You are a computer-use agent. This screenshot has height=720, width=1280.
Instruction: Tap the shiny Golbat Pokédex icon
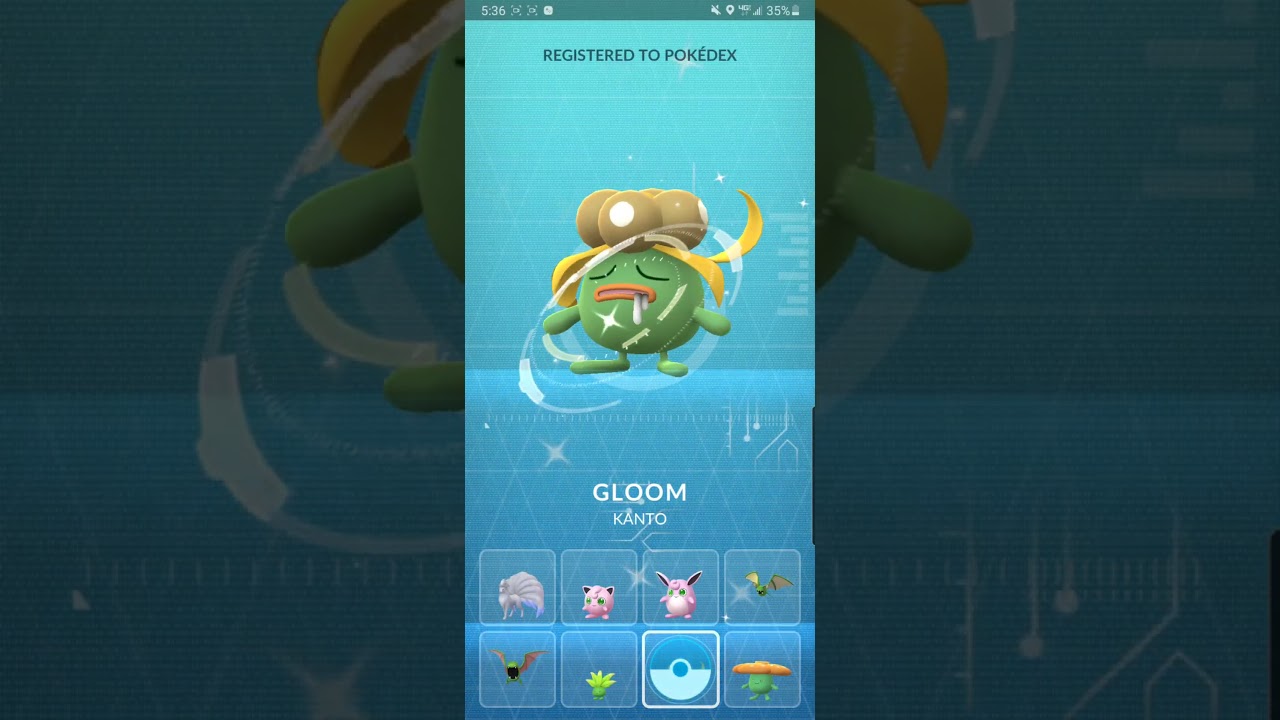[x=517, y=668]
